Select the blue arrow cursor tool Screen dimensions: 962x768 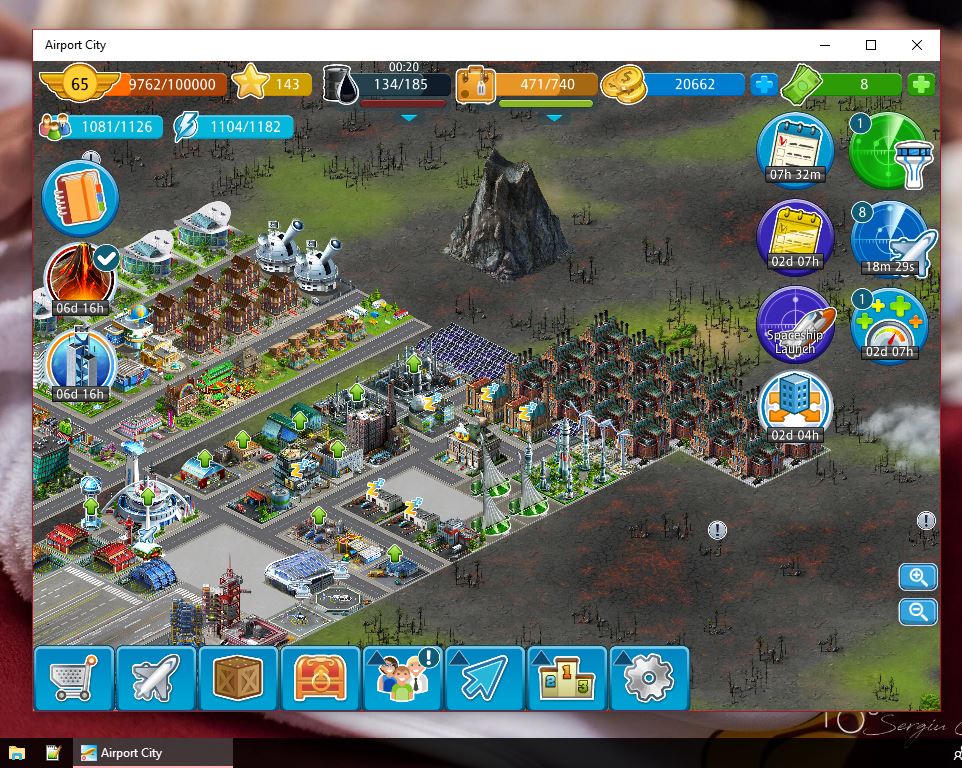tap(484, 678)
